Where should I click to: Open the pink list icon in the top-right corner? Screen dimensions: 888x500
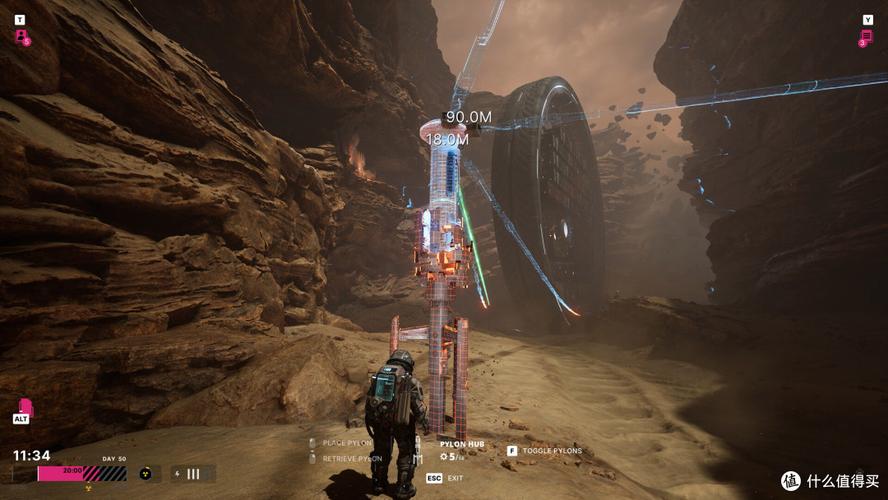pos(866,37)
